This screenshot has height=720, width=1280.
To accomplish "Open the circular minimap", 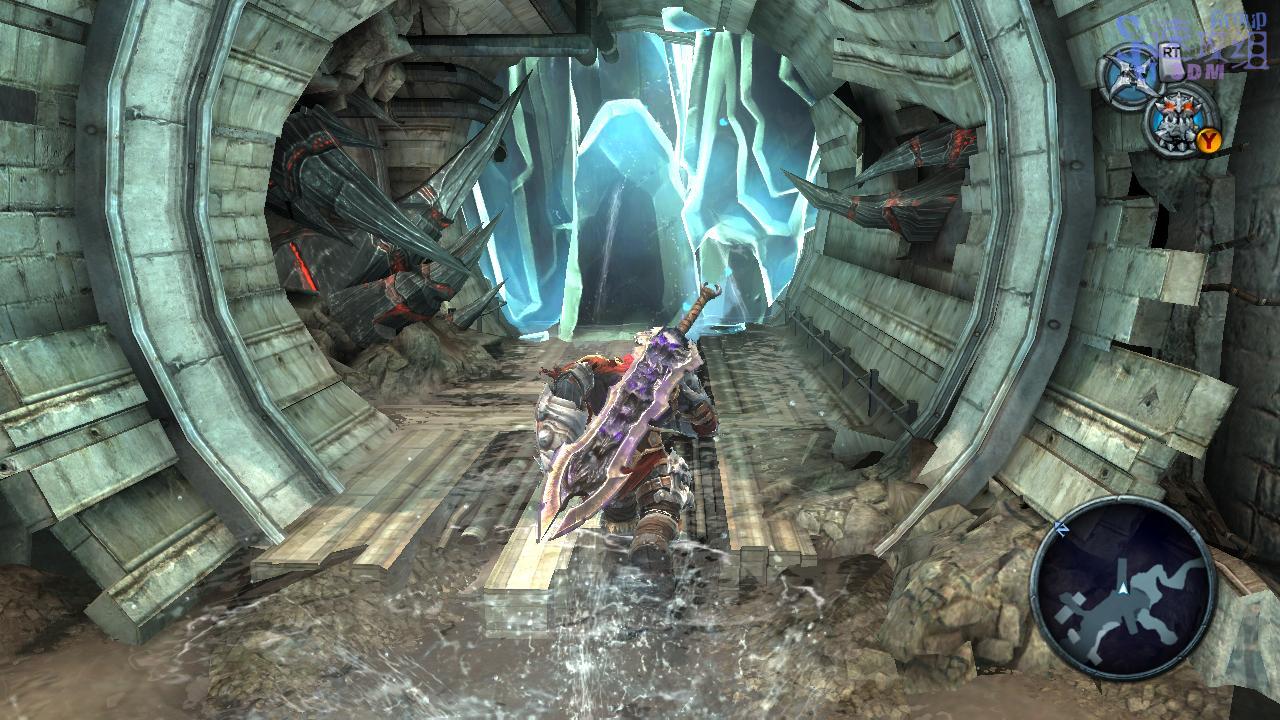I will (x=1123, y=587).
